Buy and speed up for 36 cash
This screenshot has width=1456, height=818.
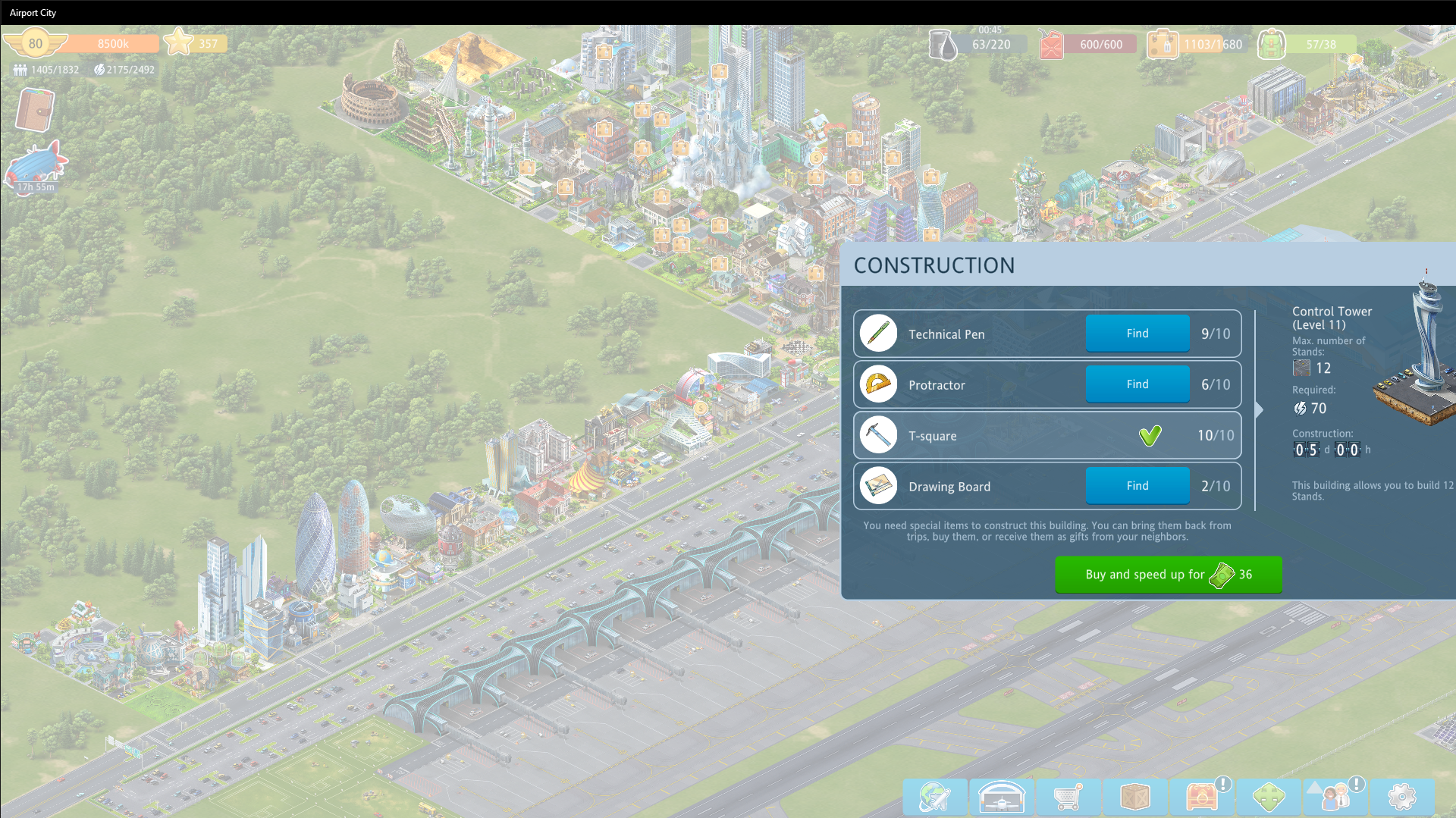tap(1168, 575)
